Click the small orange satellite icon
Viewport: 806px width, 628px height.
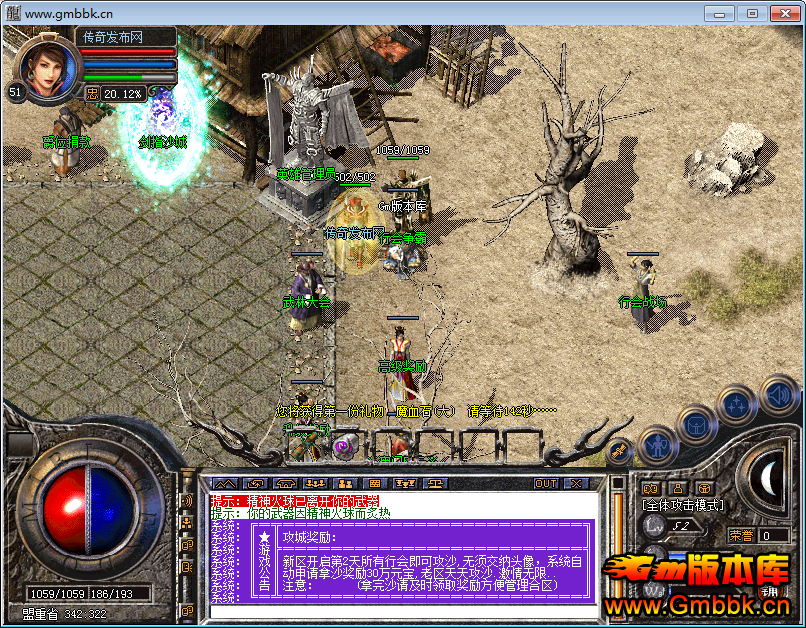(x=619, y=451)
